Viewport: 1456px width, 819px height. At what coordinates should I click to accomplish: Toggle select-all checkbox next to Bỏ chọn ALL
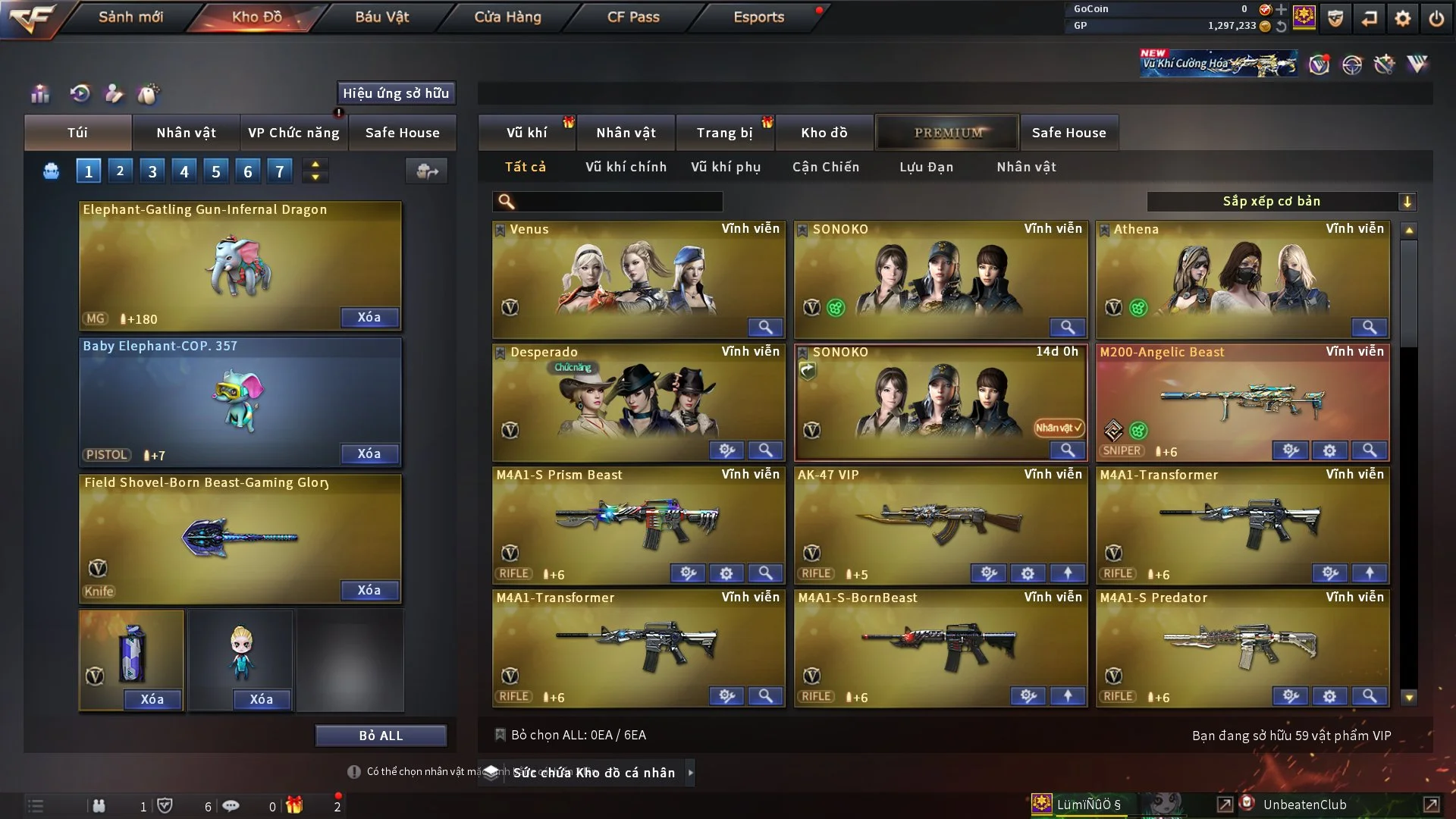pyautogui.click(x=500, y=735)
